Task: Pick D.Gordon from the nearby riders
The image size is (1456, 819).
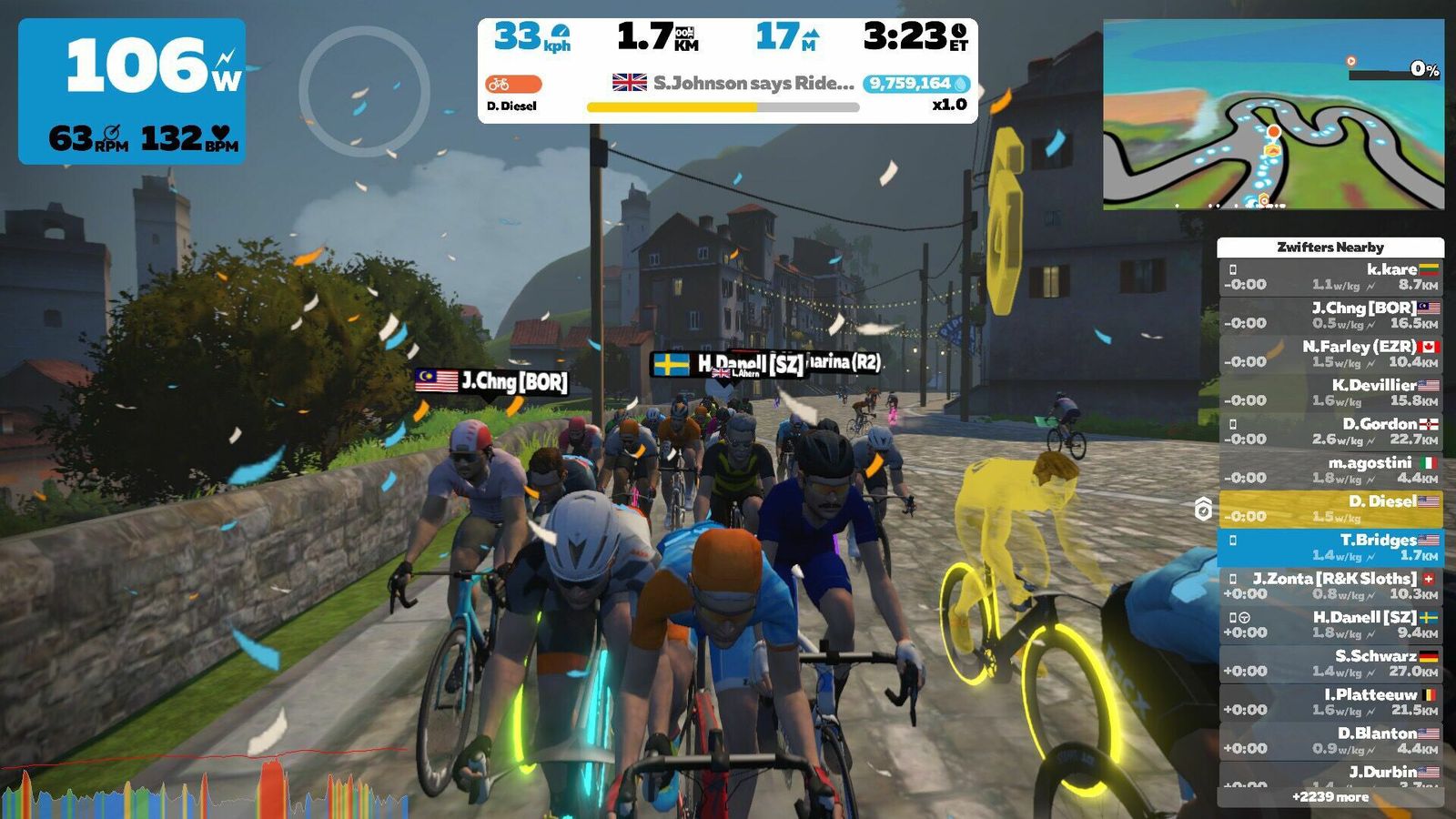Action: (1330, 431)
